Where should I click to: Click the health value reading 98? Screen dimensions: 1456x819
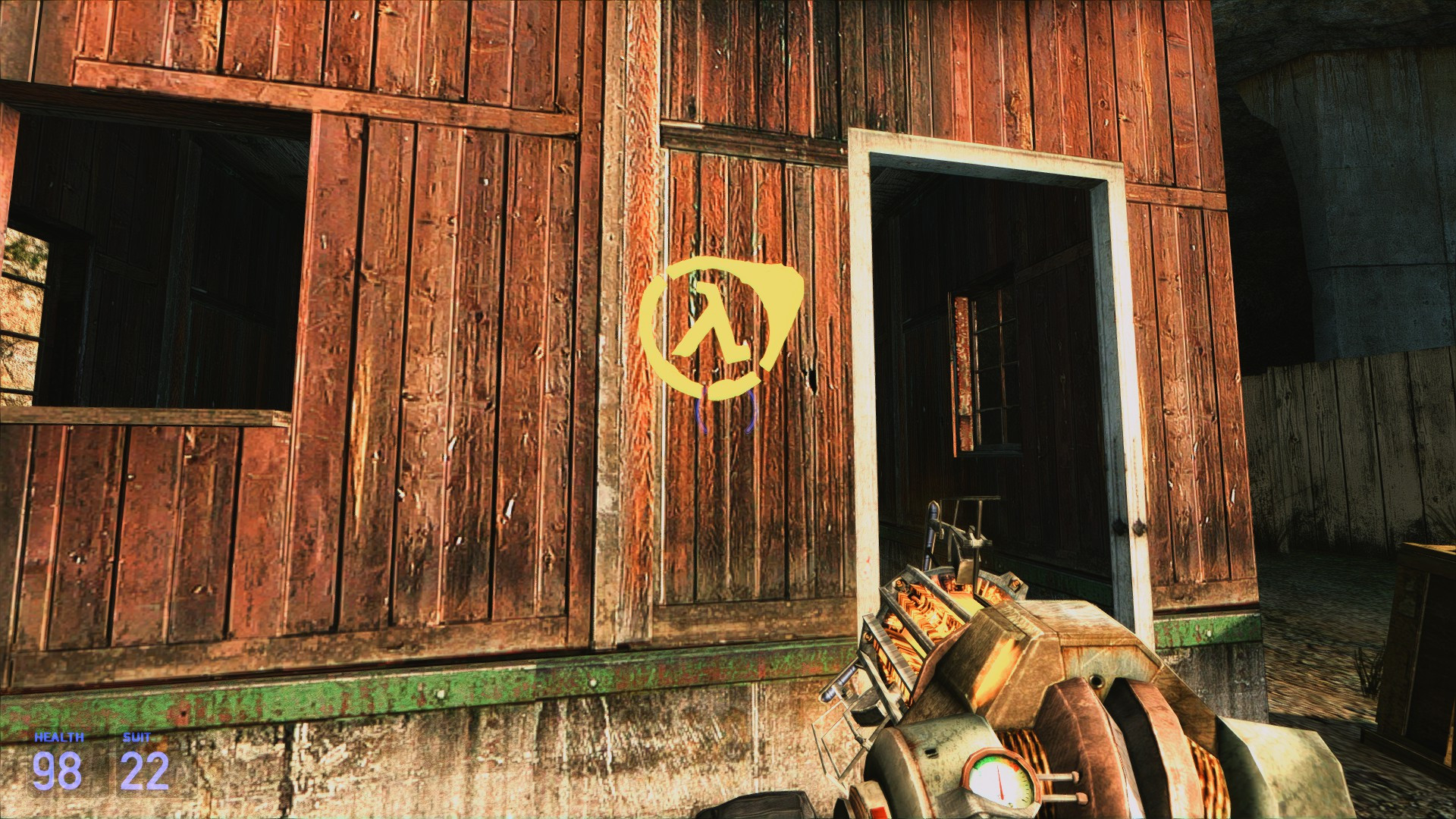(56, 770)
